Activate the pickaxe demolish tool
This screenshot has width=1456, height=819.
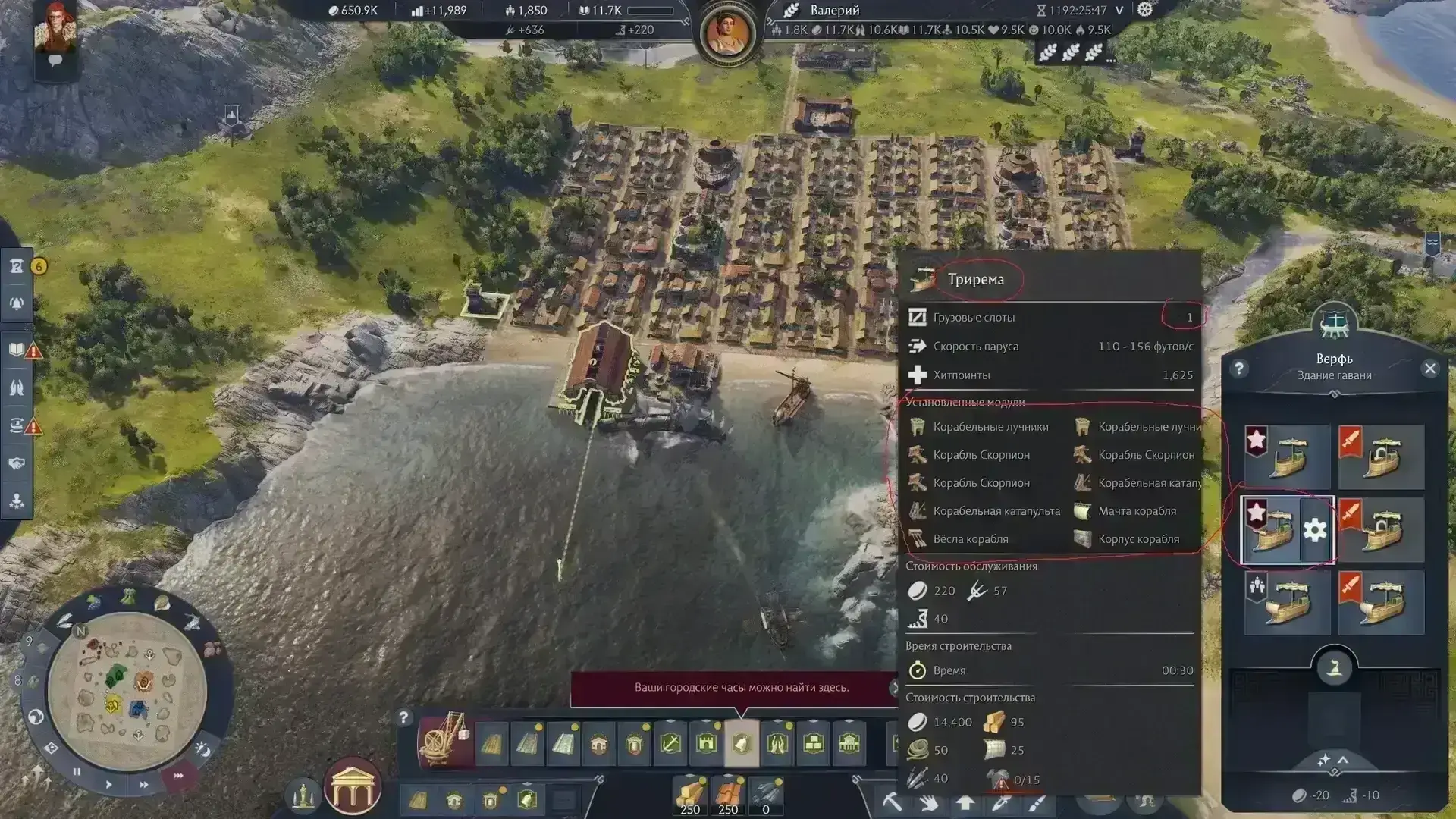click(x=892, y=801)
